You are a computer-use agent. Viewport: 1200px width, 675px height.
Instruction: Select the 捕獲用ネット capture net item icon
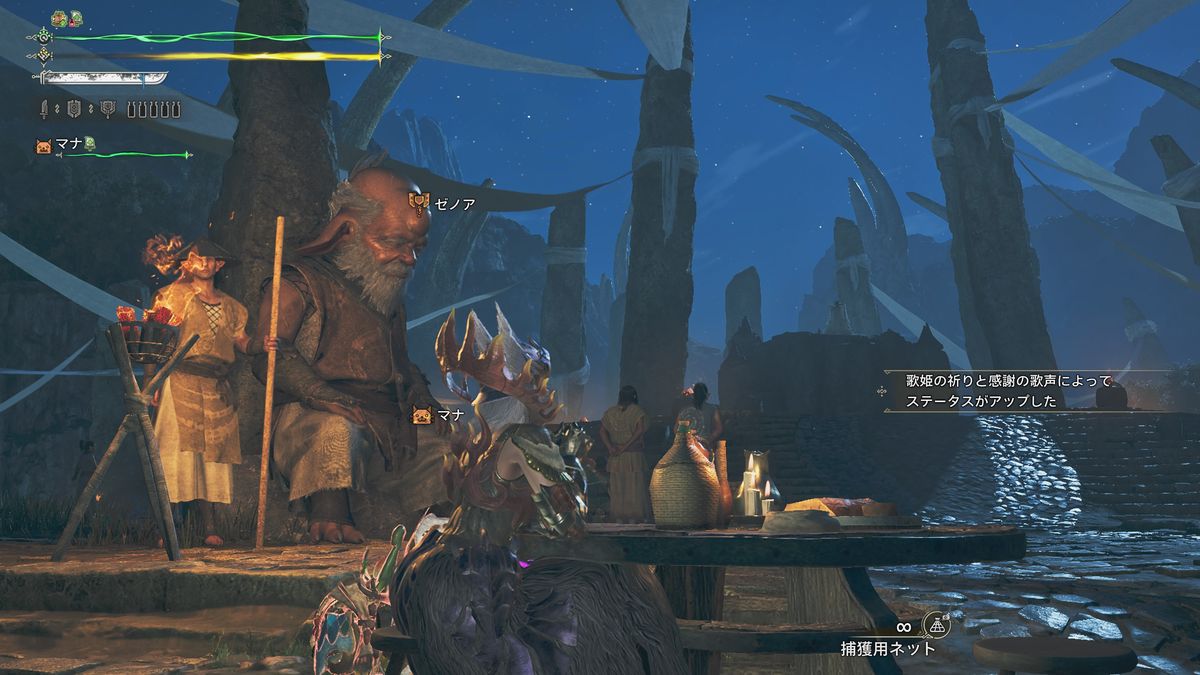click(936, 625)
